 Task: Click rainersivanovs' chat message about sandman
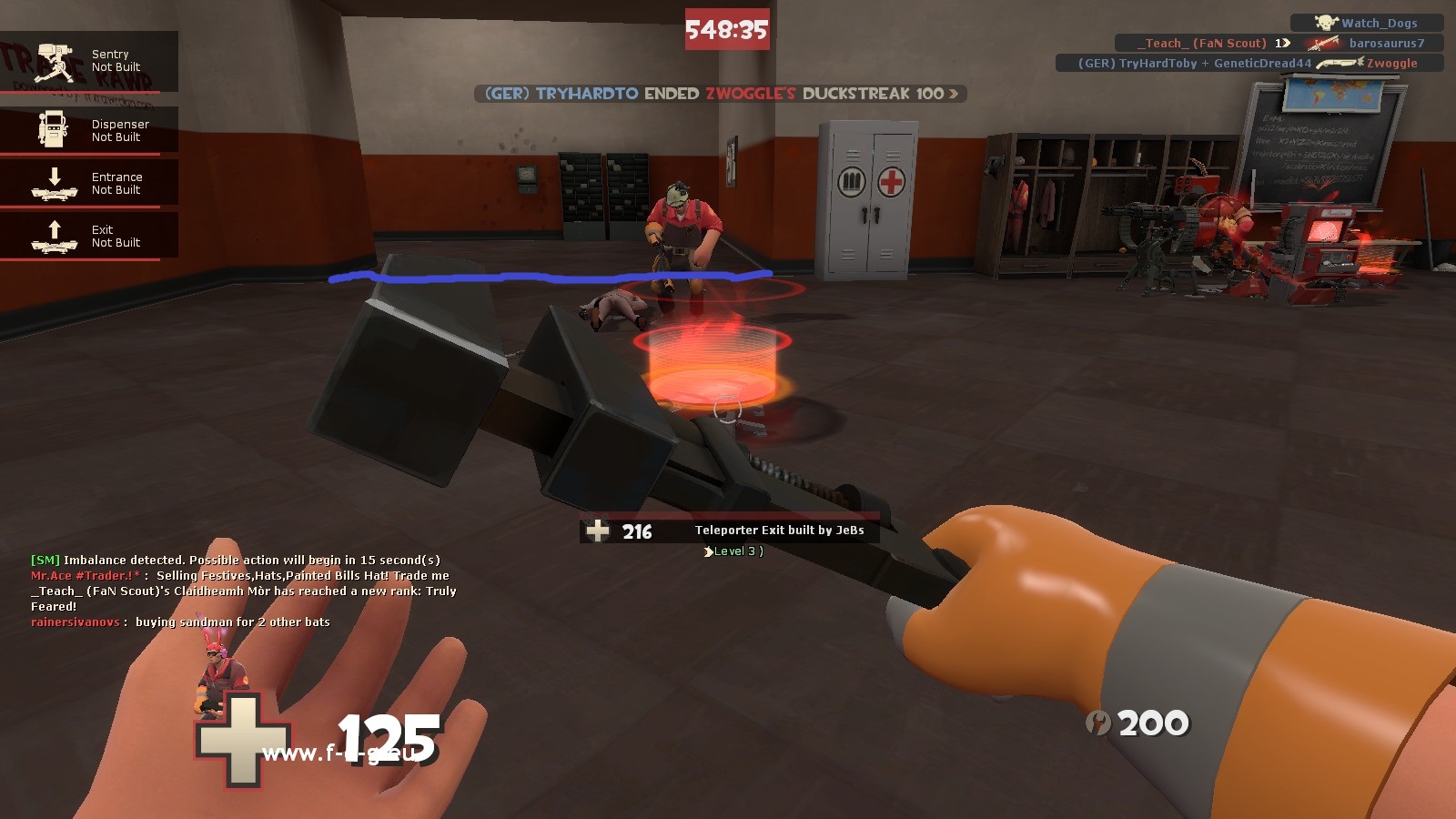point(180,622)
